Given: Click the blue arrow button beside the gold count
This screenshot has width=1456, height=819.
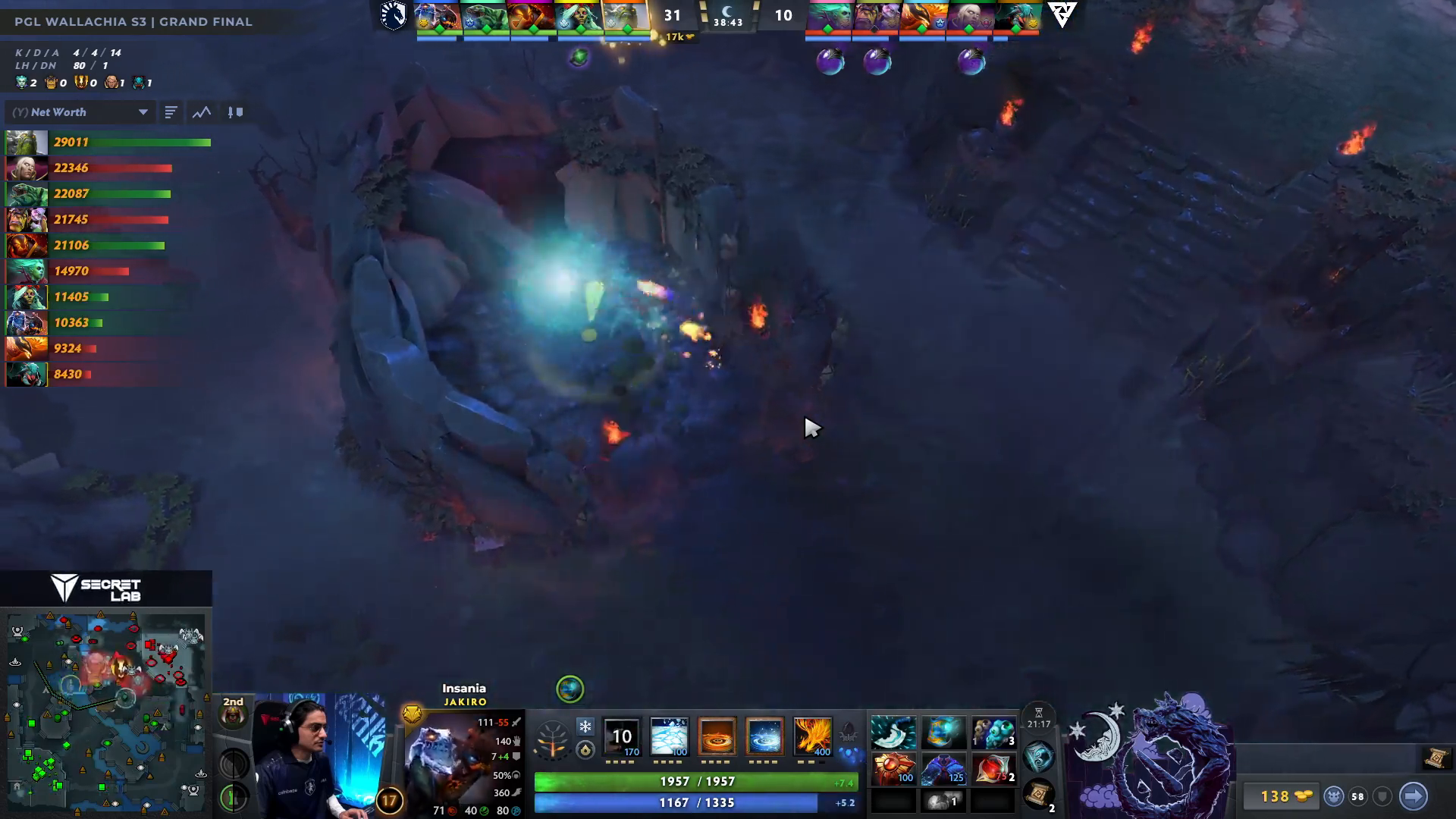Looking at the screenshot, I should click(1414, 796).
